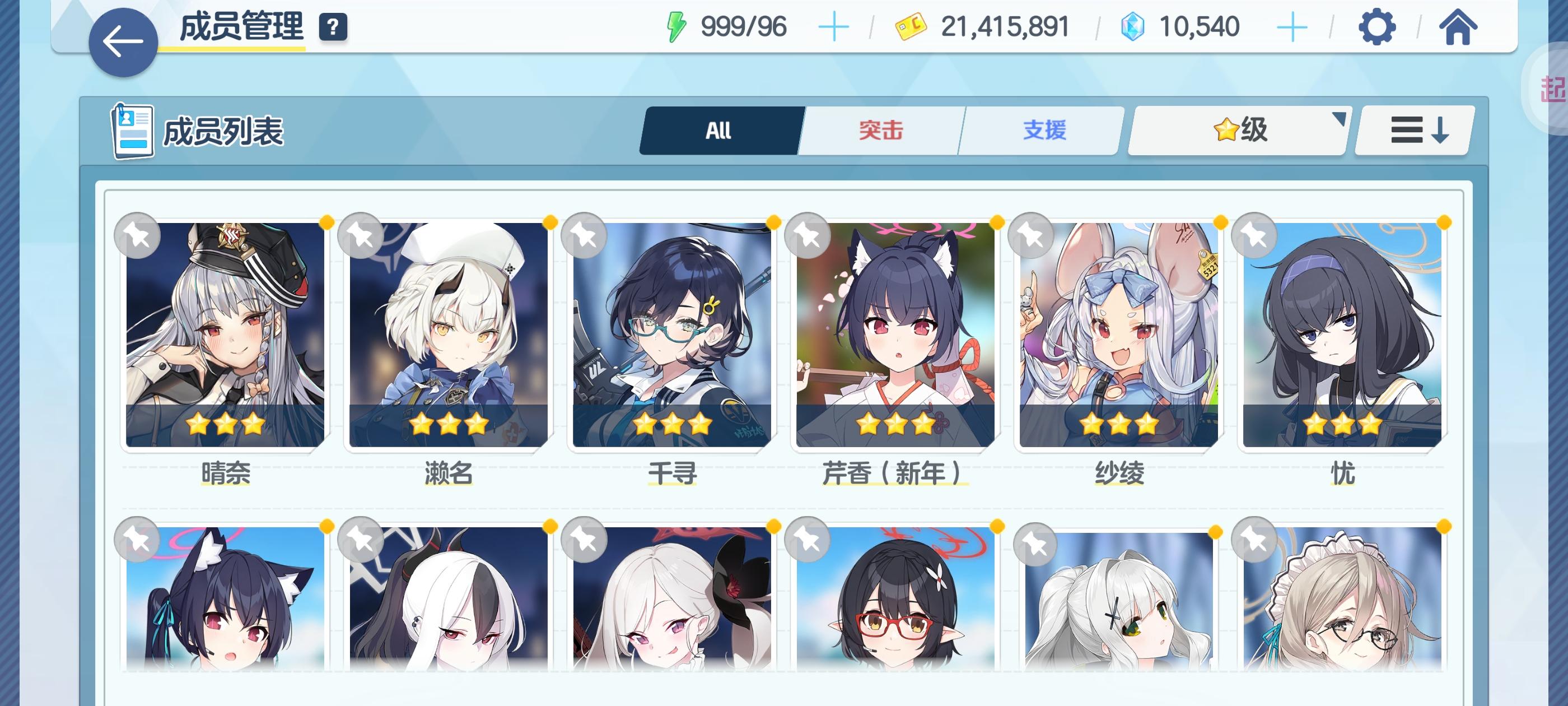Open the settings gear icon
This screenshot has height=706, width=1568.
[1378, 27]
